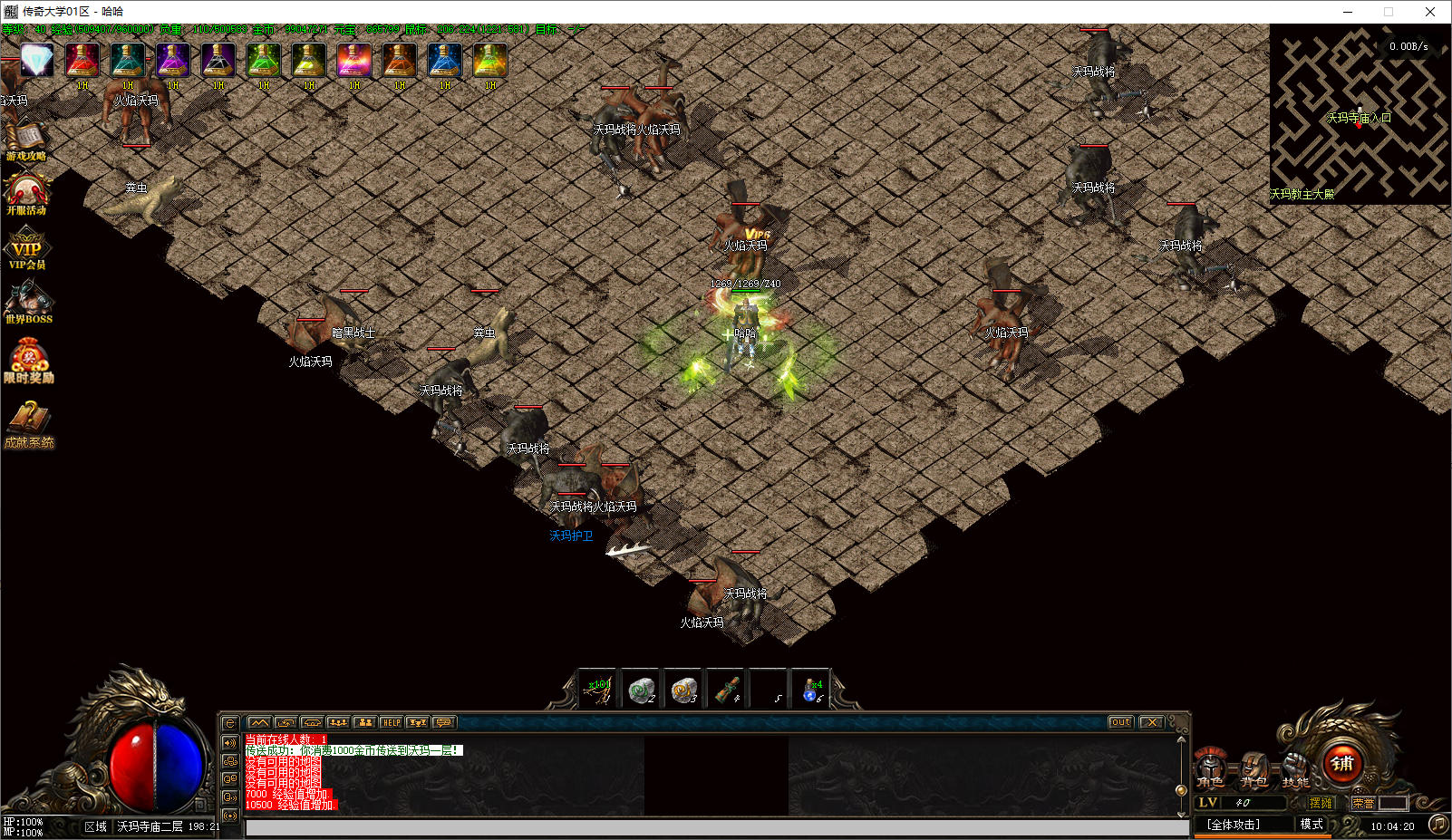Open the 世界BOSS panel
The width and height of the screenshot is (1452, 840).
[28, 303]
